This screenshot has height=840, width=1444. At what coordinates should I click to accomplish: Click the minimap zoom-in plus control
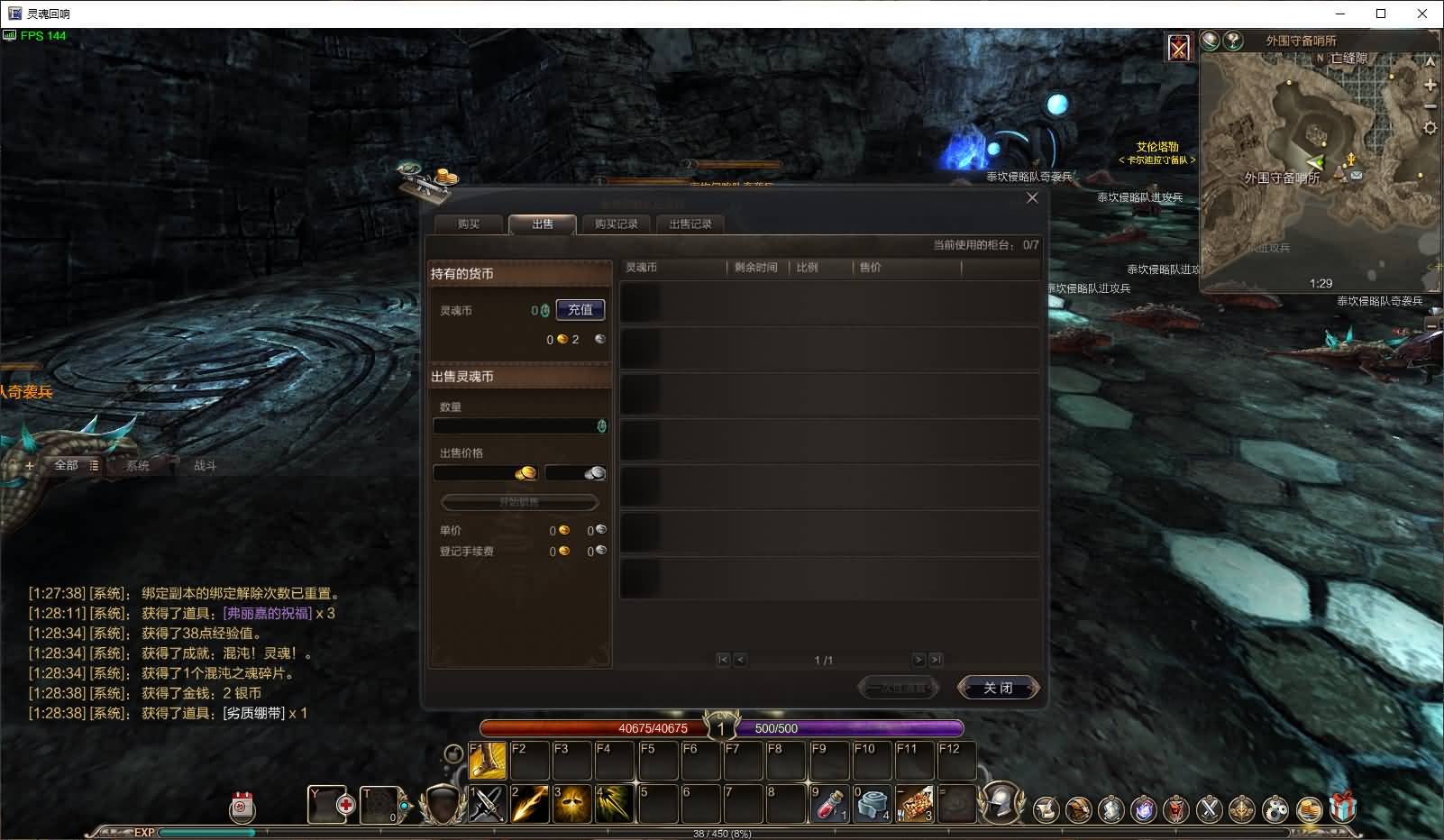click(1430, 86)
